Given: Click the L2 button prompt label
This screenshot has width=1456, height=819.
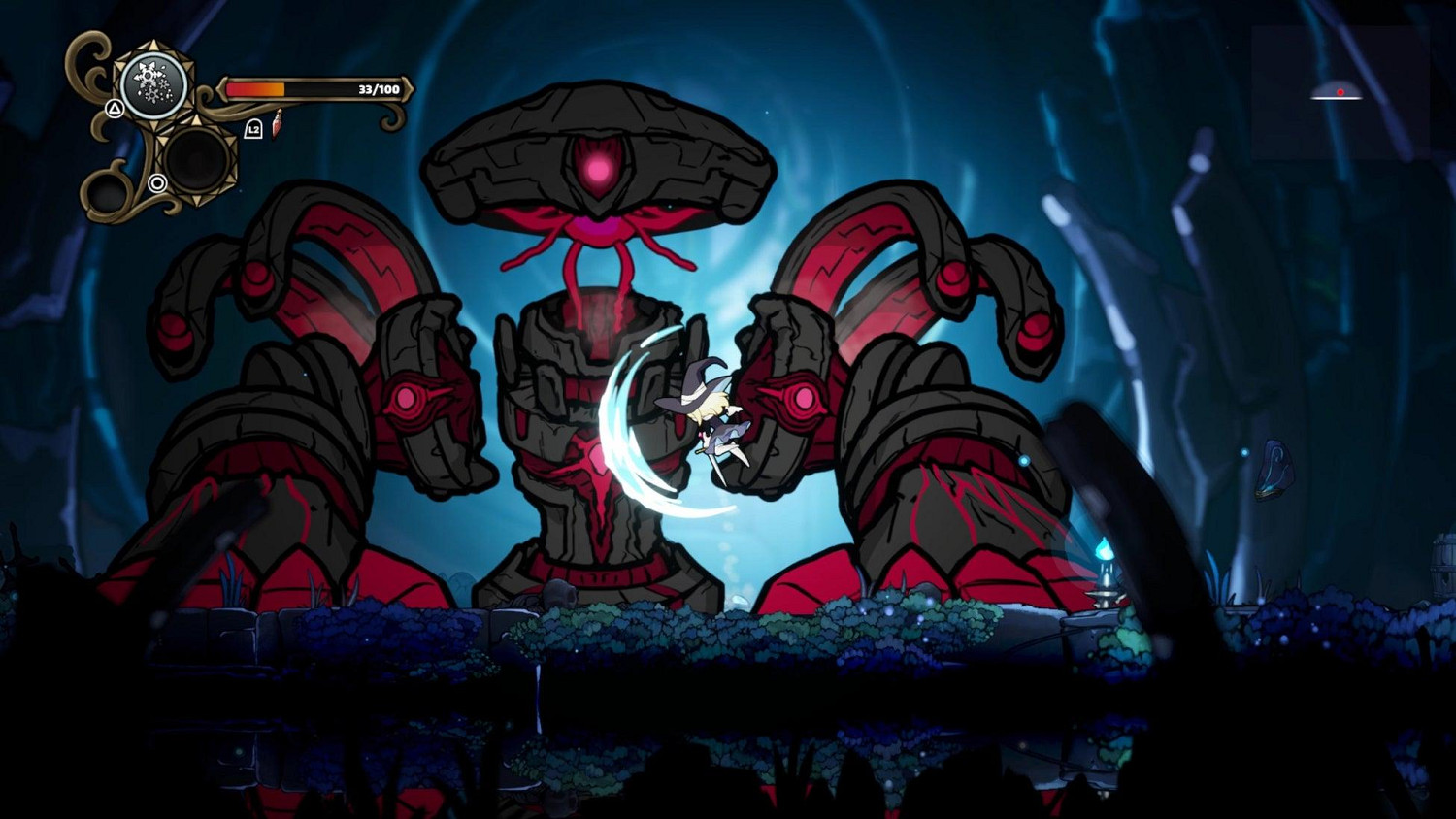Looking at the screenshot, I should coord(253,127).
